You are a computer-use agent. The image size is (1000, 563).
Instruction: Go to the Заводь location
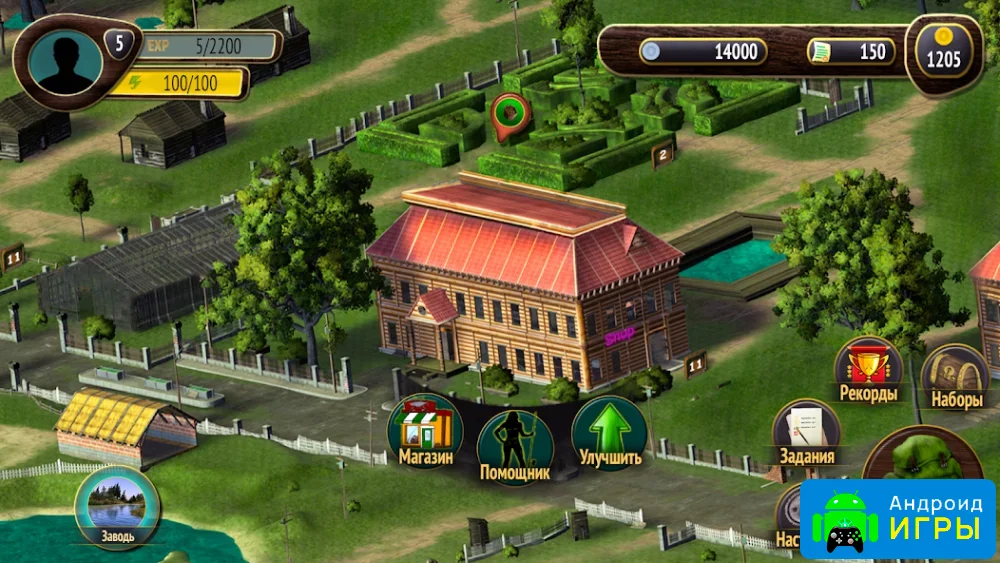117,507
